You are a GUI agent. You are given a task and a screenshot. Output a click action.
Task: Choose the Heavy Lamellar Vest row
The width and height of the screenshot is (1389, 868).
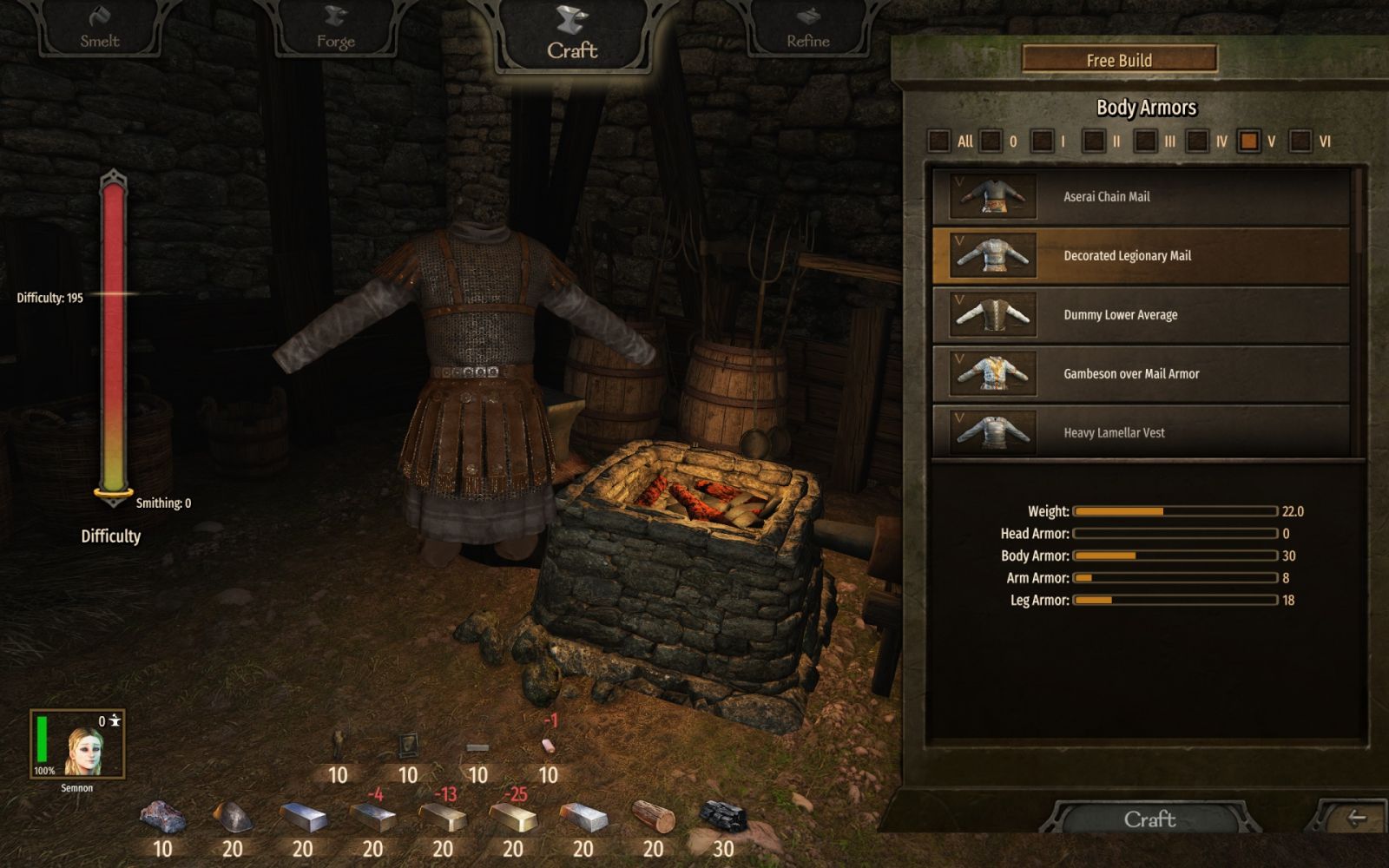click(1141, 431)
